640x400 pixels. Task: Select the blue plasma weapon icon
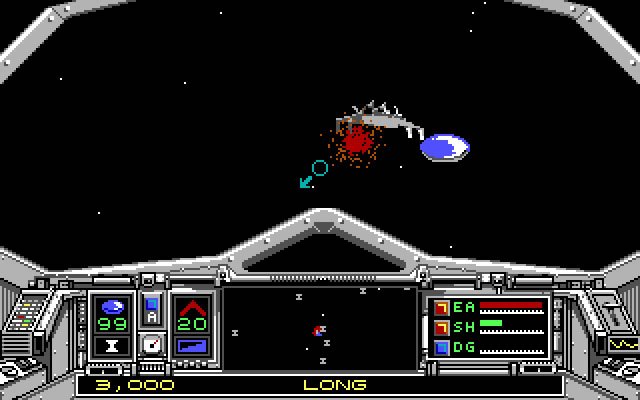[x=113, y=305]
